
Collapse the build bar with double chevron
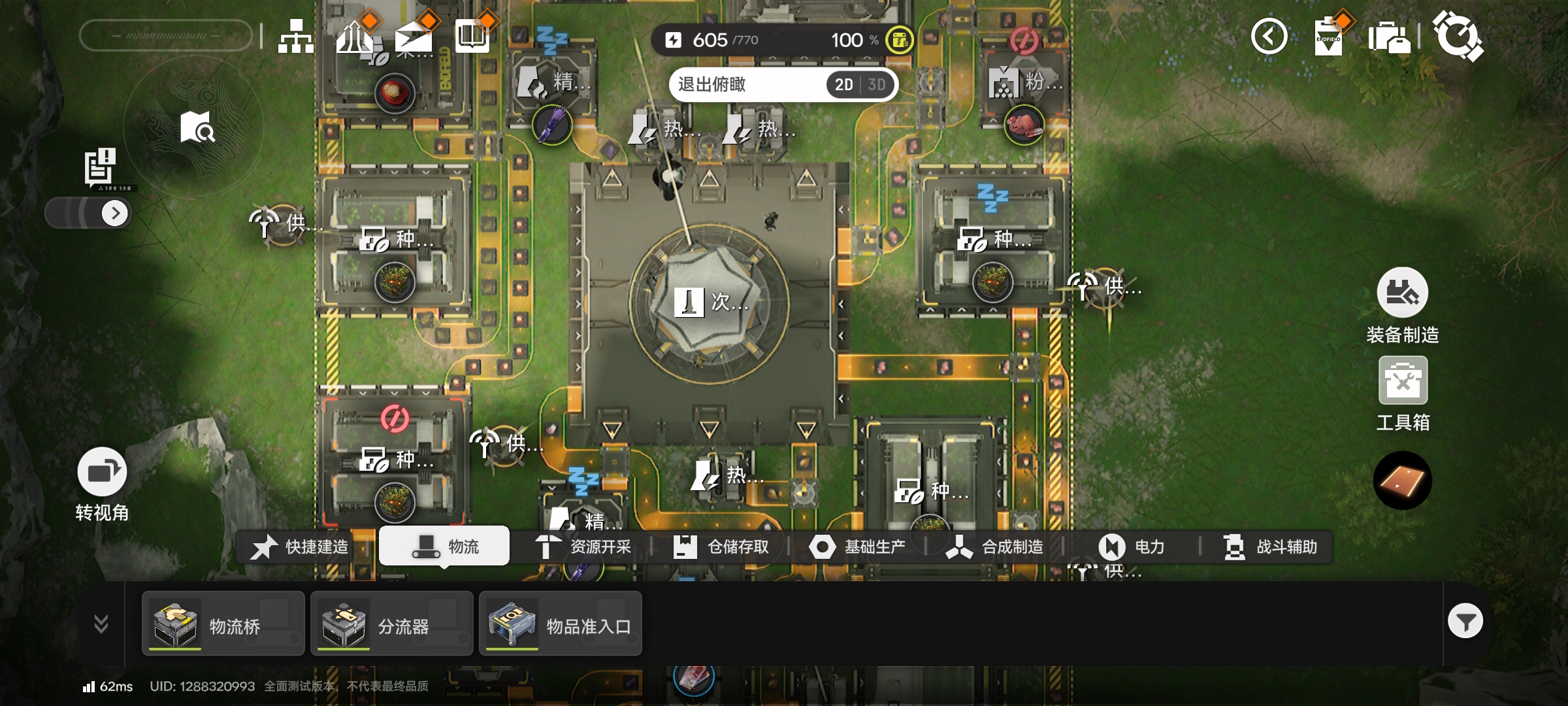click(x=101, y=624)
